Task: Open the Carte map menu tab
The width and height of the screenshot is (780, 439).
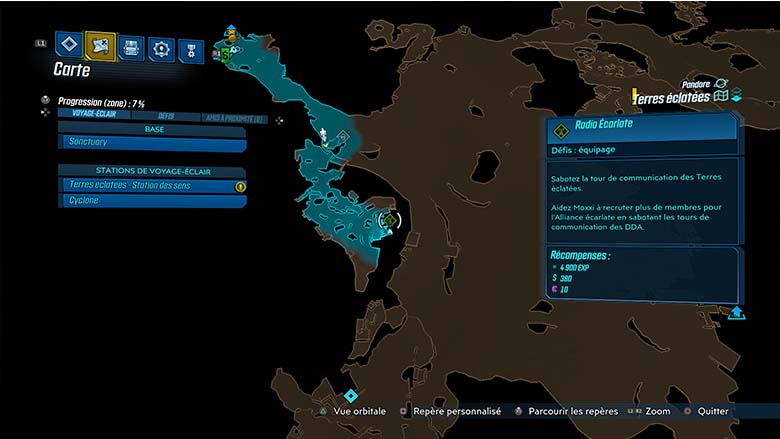Action: click(x=100, y=46)
